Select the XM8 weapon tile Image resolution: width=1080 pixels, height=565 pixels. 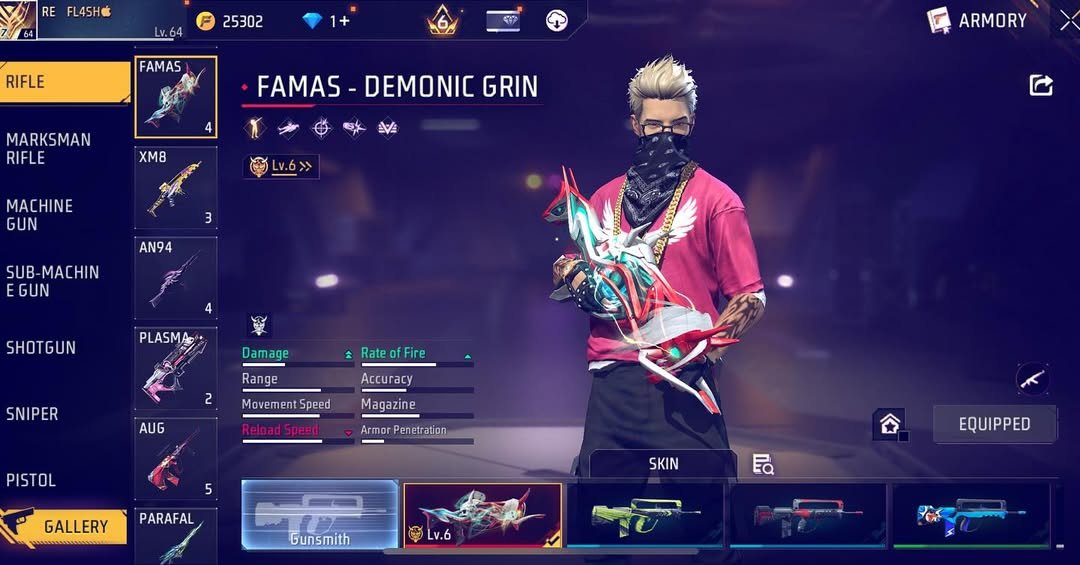176,188
